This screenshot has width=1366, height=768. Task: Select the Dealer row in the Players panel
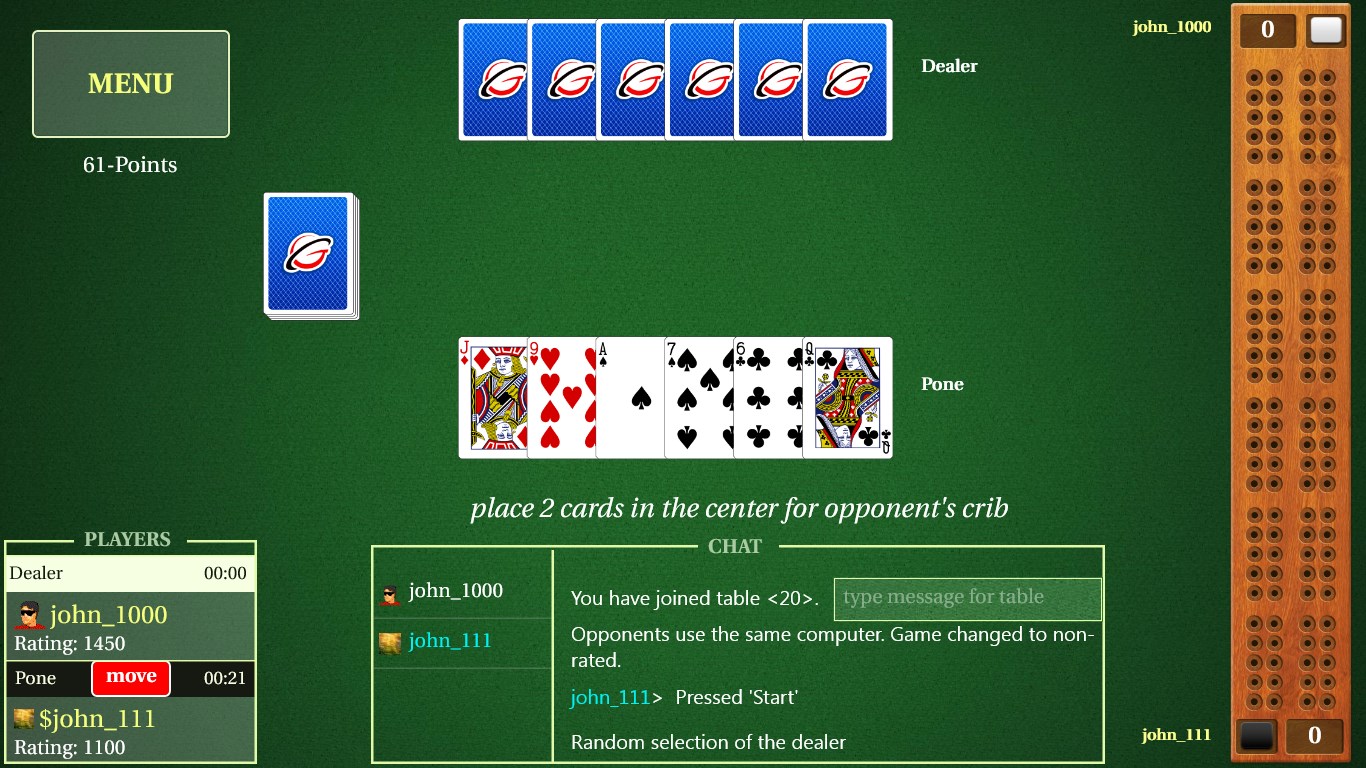(x=130, y=573)
